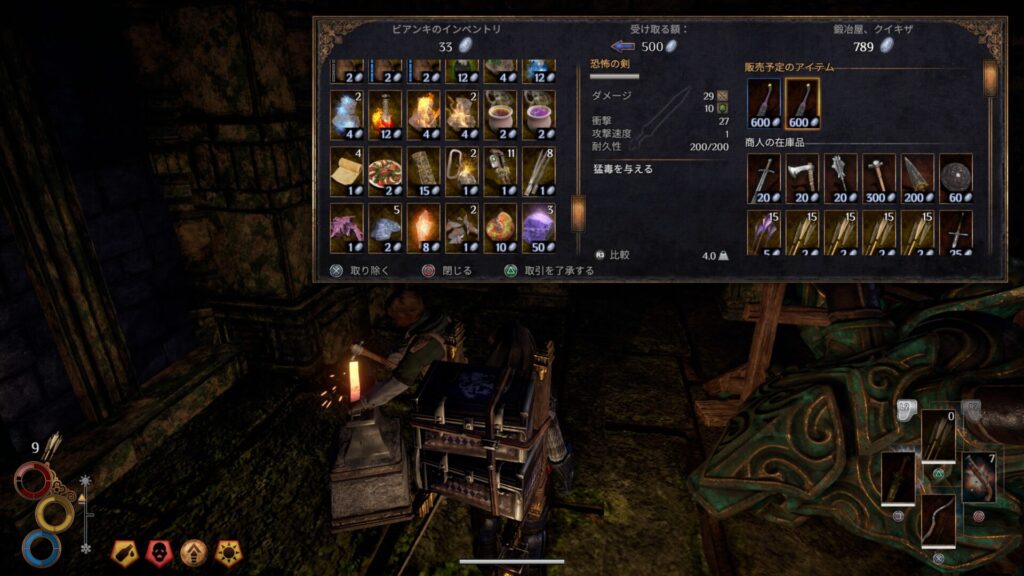Screen dimensions: 1024x576
Task: Select the carved stone tablet worth 15
Action: [424, 172]
